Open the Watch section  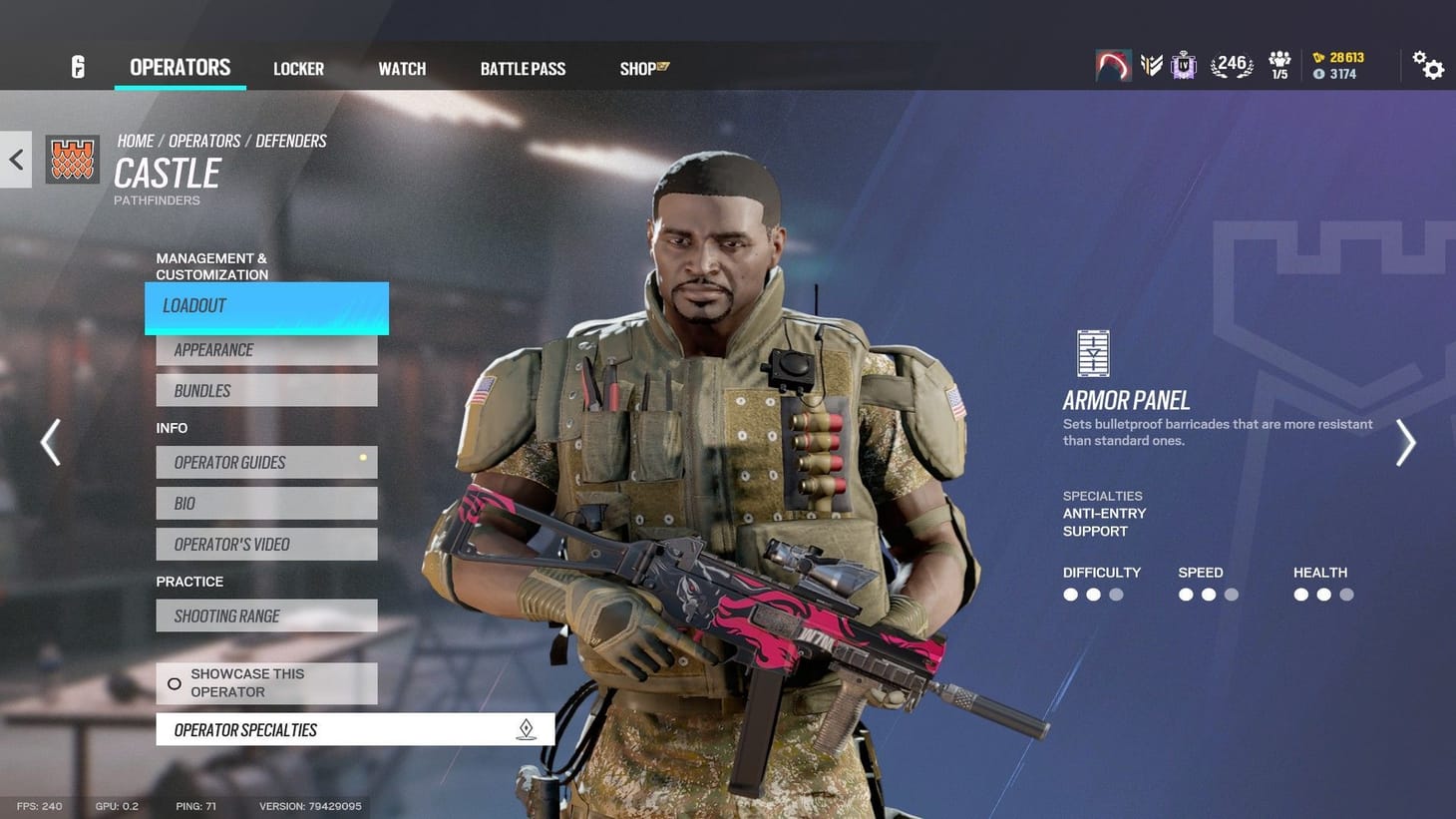tap(402, 68)
